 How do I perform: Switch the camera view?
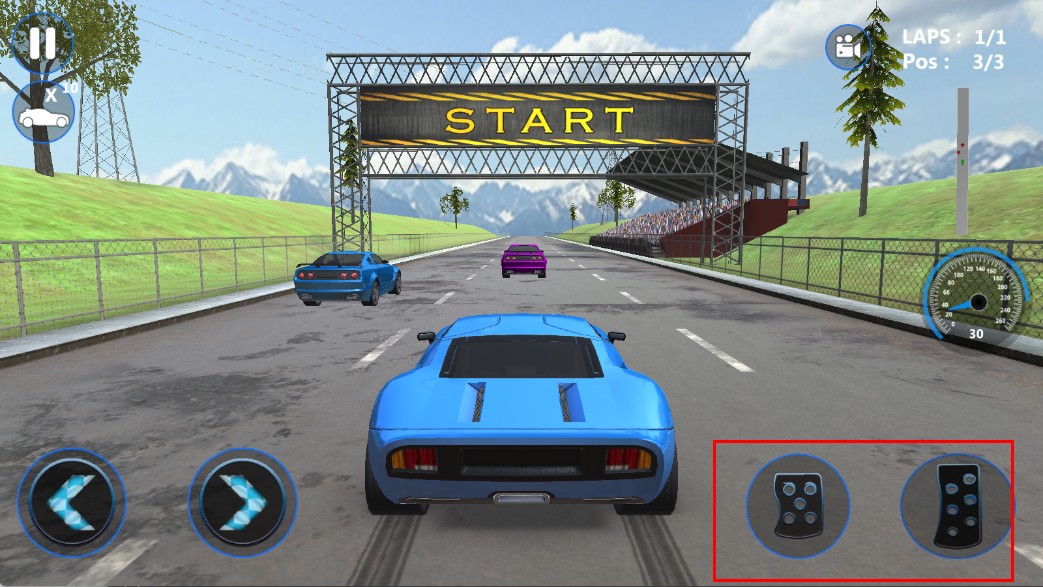coord(848,47)
